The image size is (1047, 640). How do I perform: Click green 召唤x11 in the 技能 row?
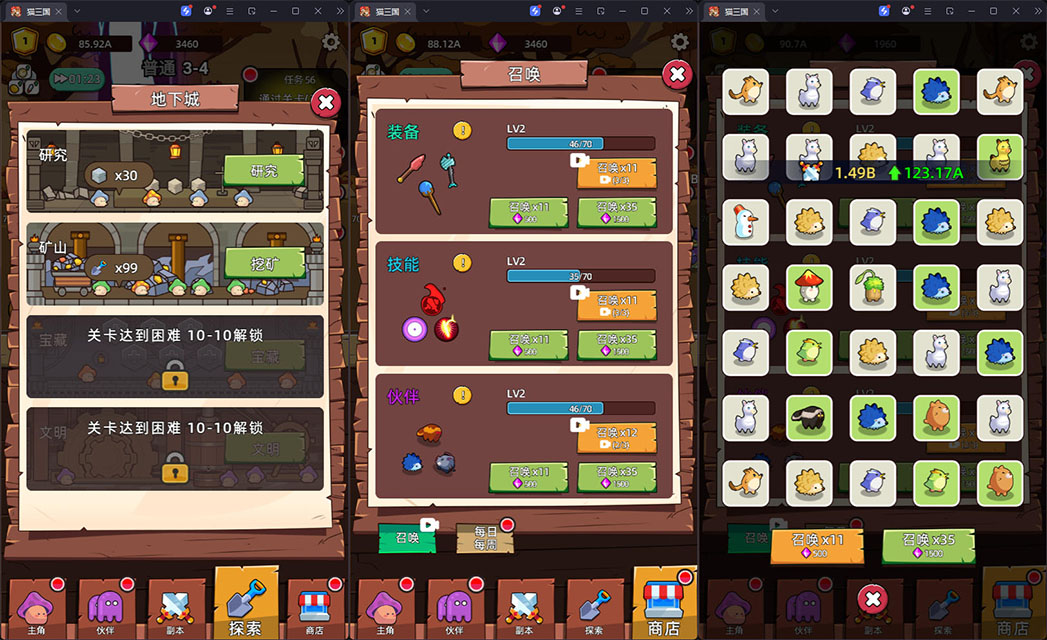[x=528, y=345]
